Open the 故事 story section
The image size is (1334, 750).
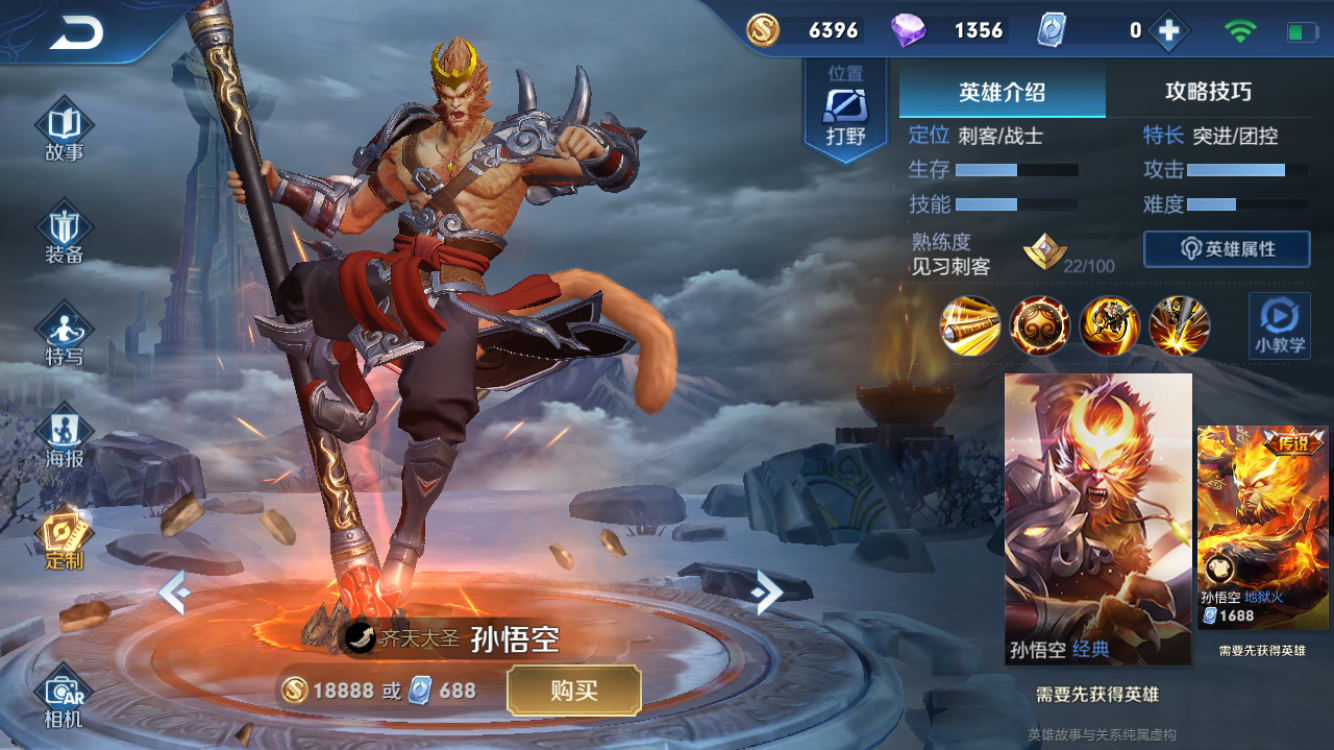pos(64,131)
